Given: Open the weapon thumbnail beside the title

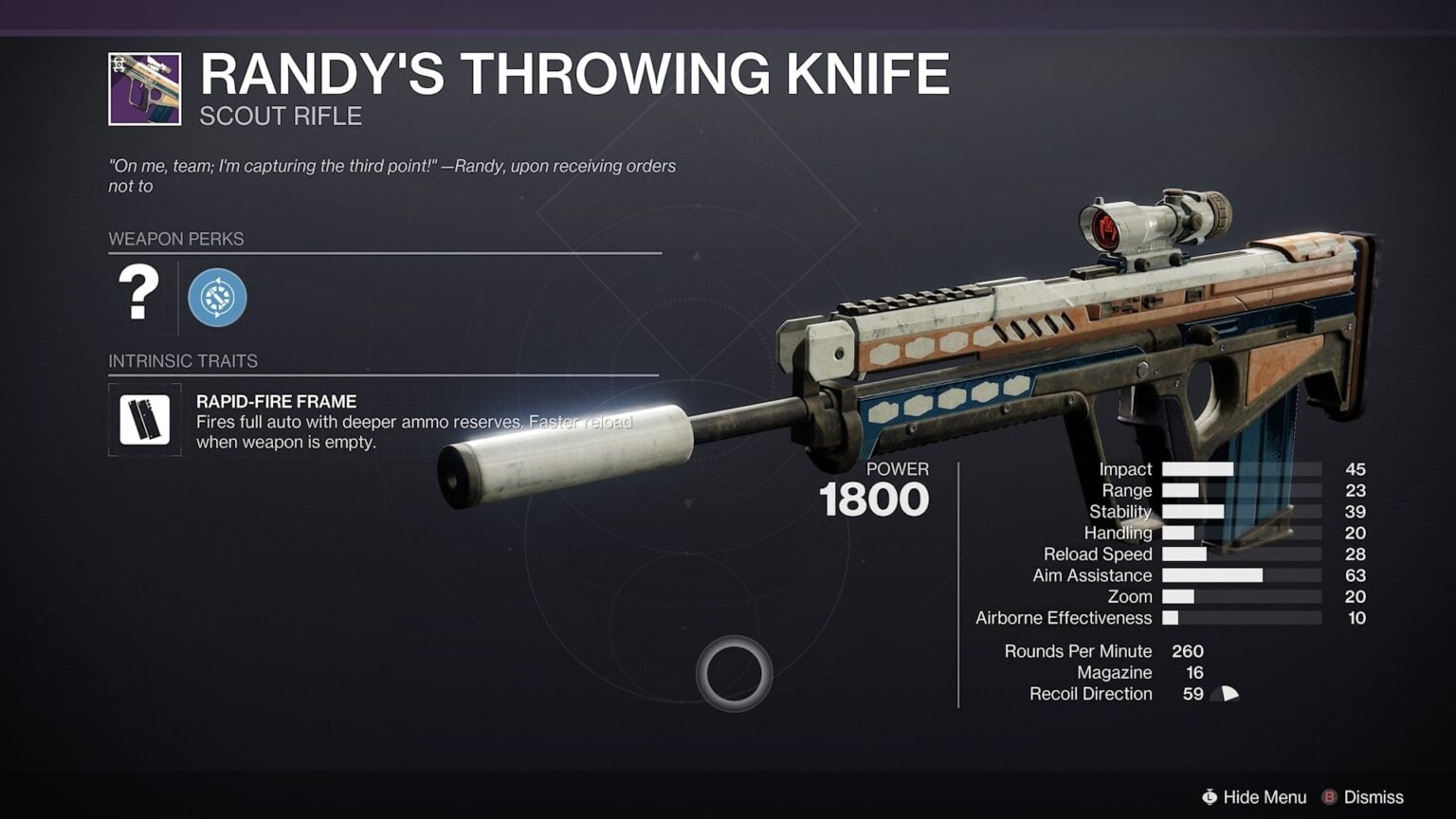Looking at the screenshot, I should point(145,85).
